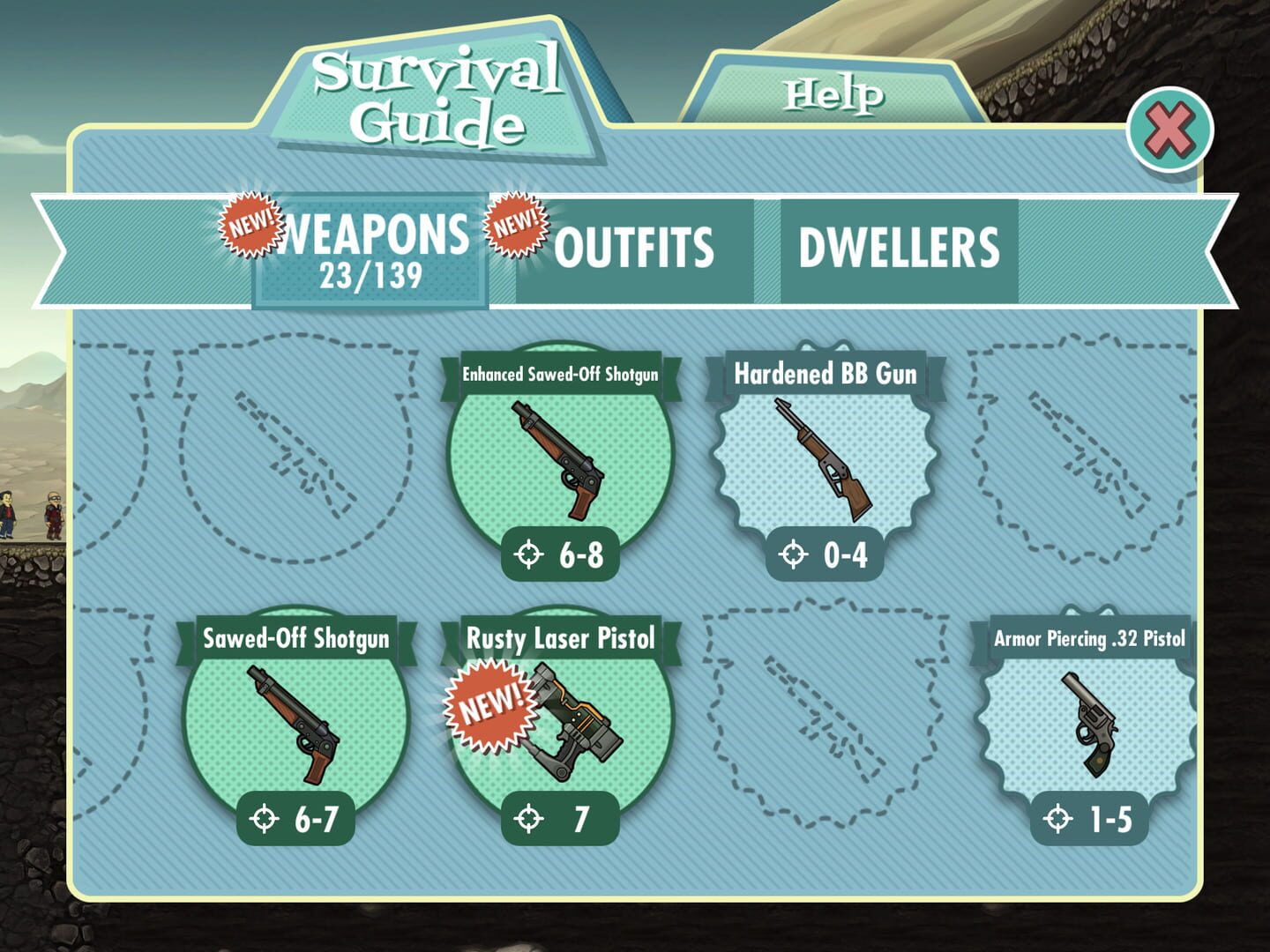
Task: Click the NEW starburst beside the WEAPONS tab
Action: 249,223
